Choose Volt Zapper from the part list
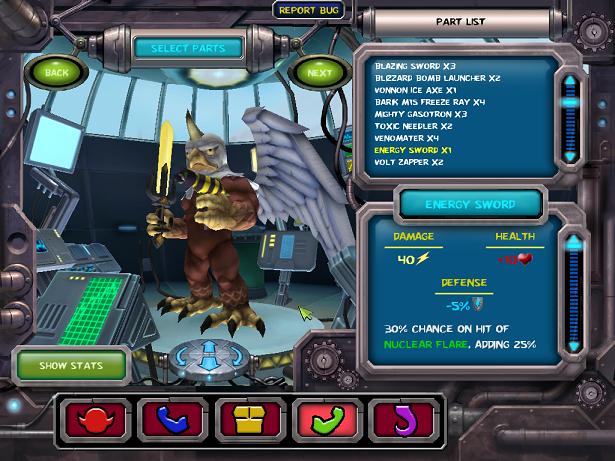The height and width of the screenshot is (461, 615). tap(408, 162)
